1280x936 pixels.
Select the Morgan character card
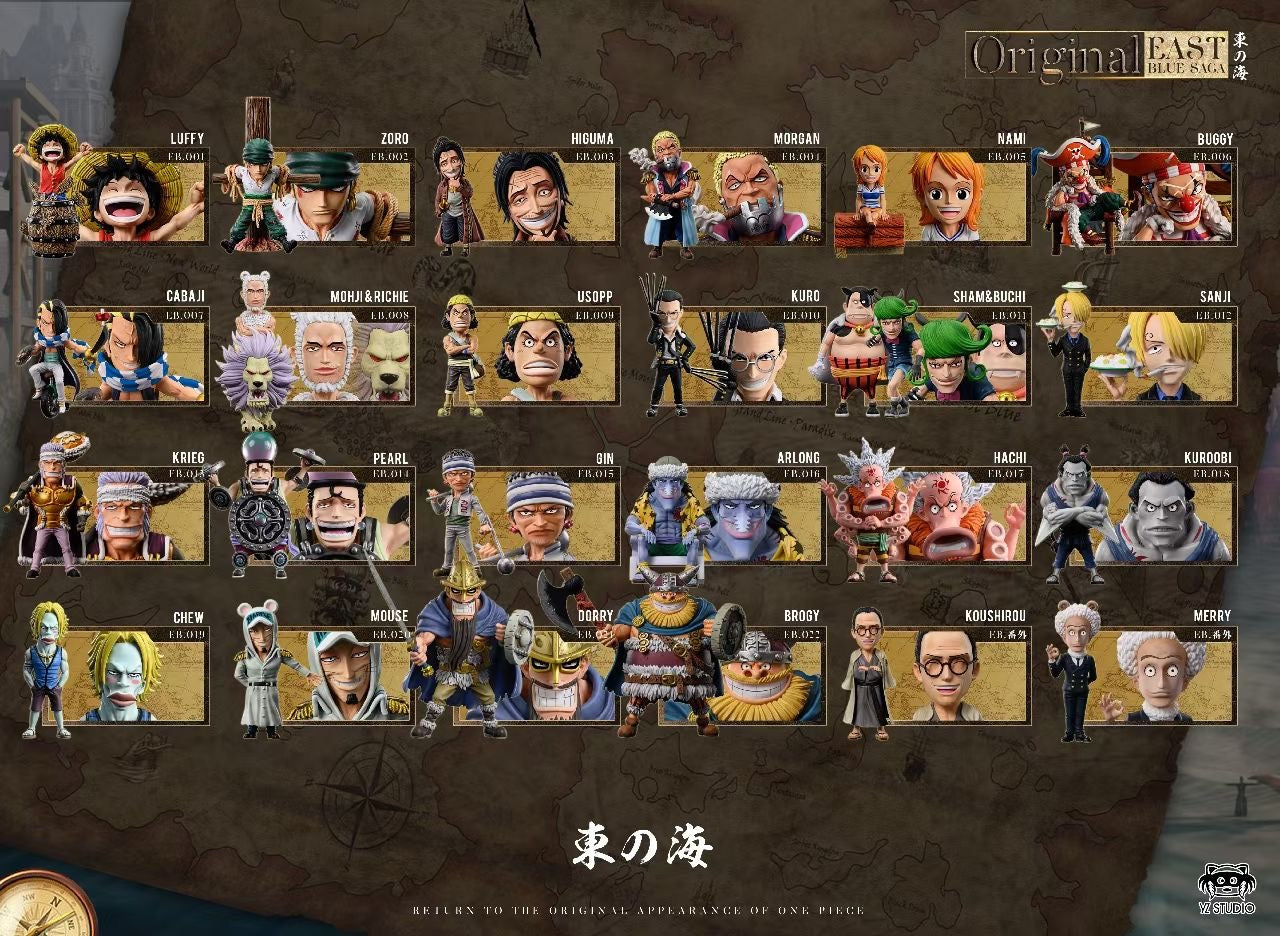747,196
